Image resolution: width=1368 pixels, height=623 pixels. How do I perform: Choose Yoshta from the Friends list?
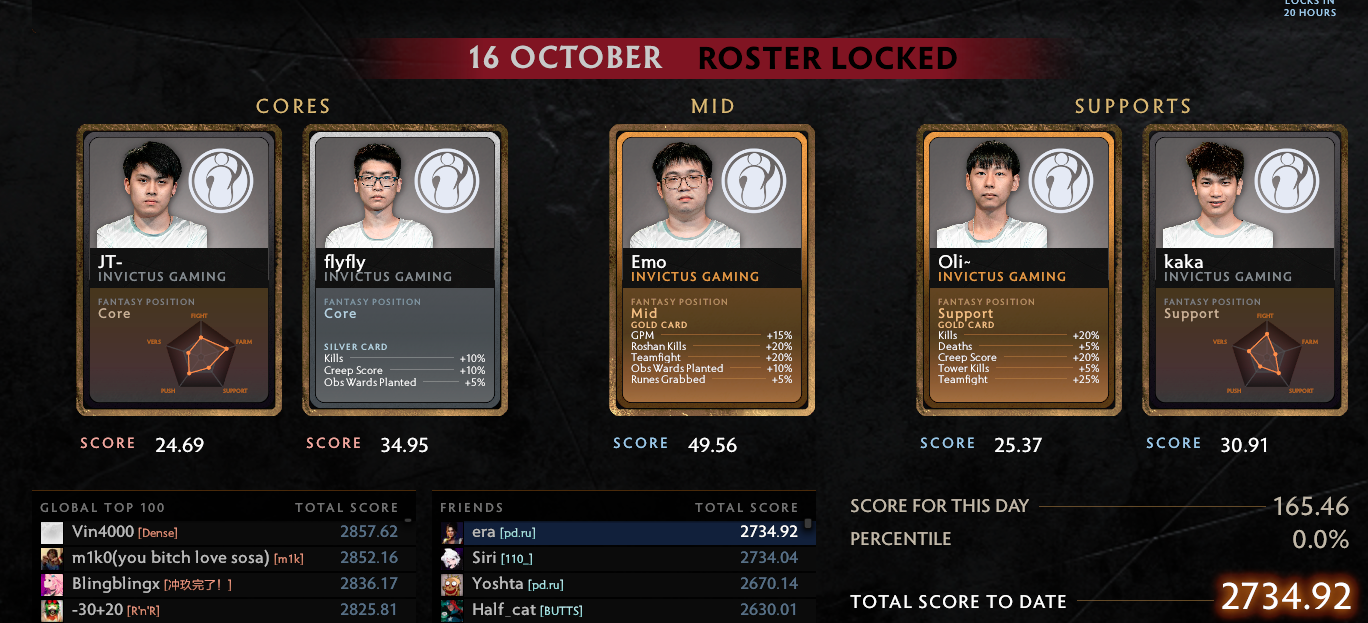[620, 584]
